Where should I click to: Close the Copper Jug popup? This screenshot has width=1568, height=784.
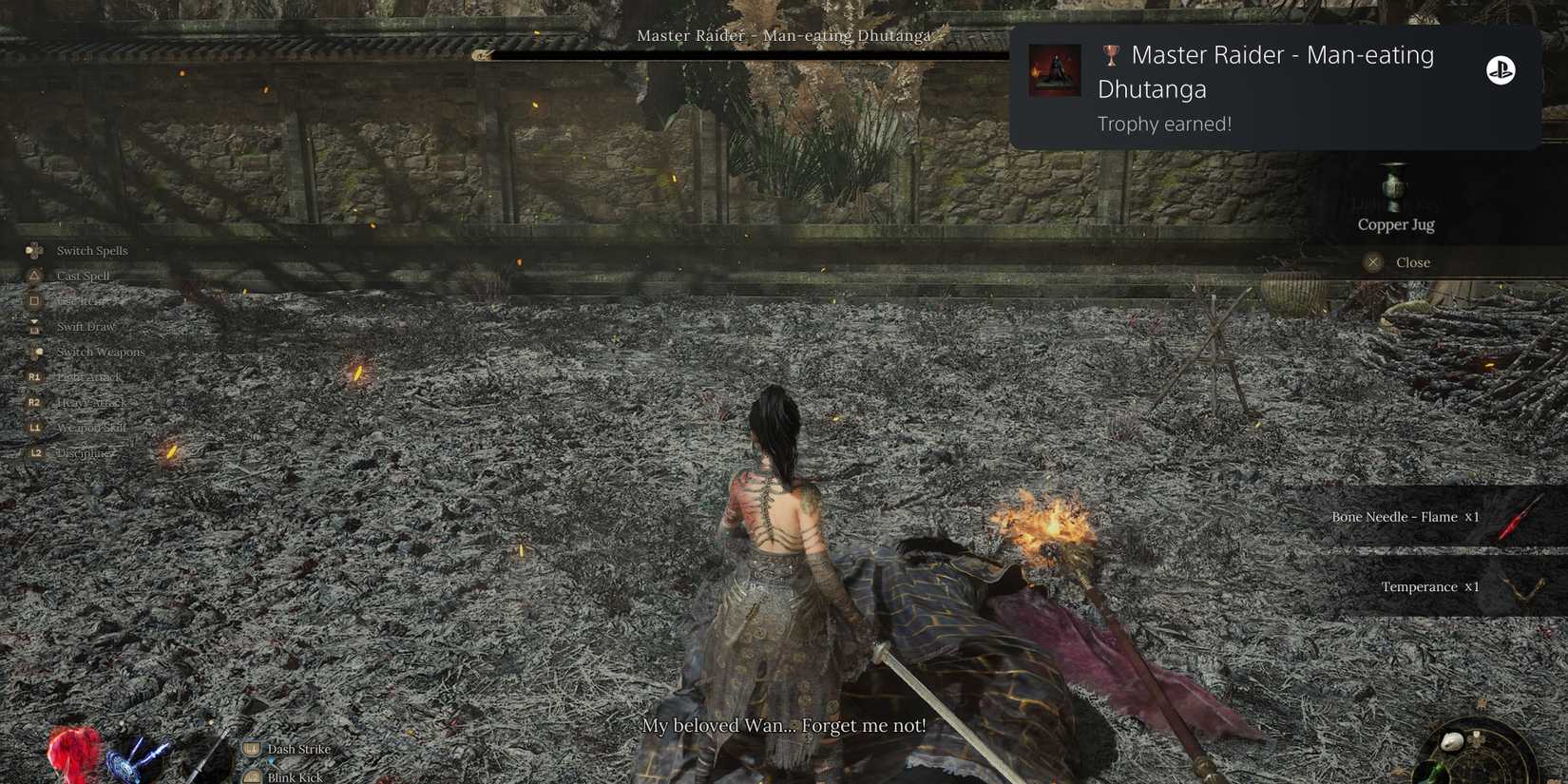[x=1372, y=261]
